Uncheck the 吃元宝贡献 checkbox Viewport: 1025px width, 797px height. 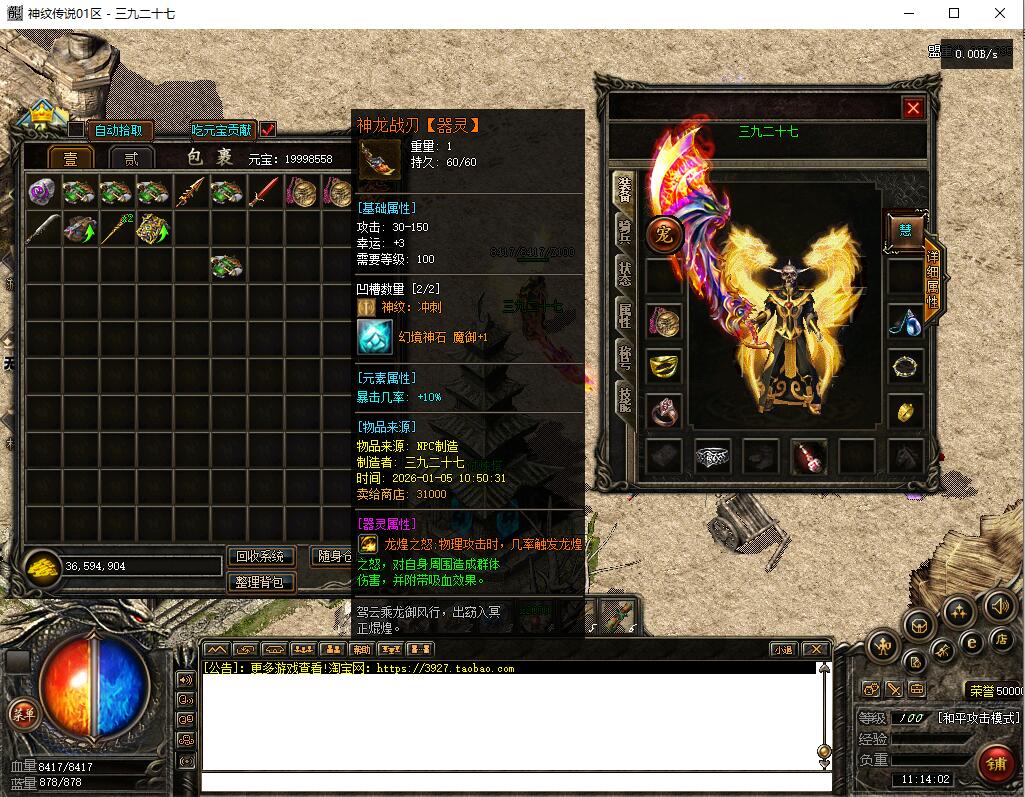coord(267,130)
